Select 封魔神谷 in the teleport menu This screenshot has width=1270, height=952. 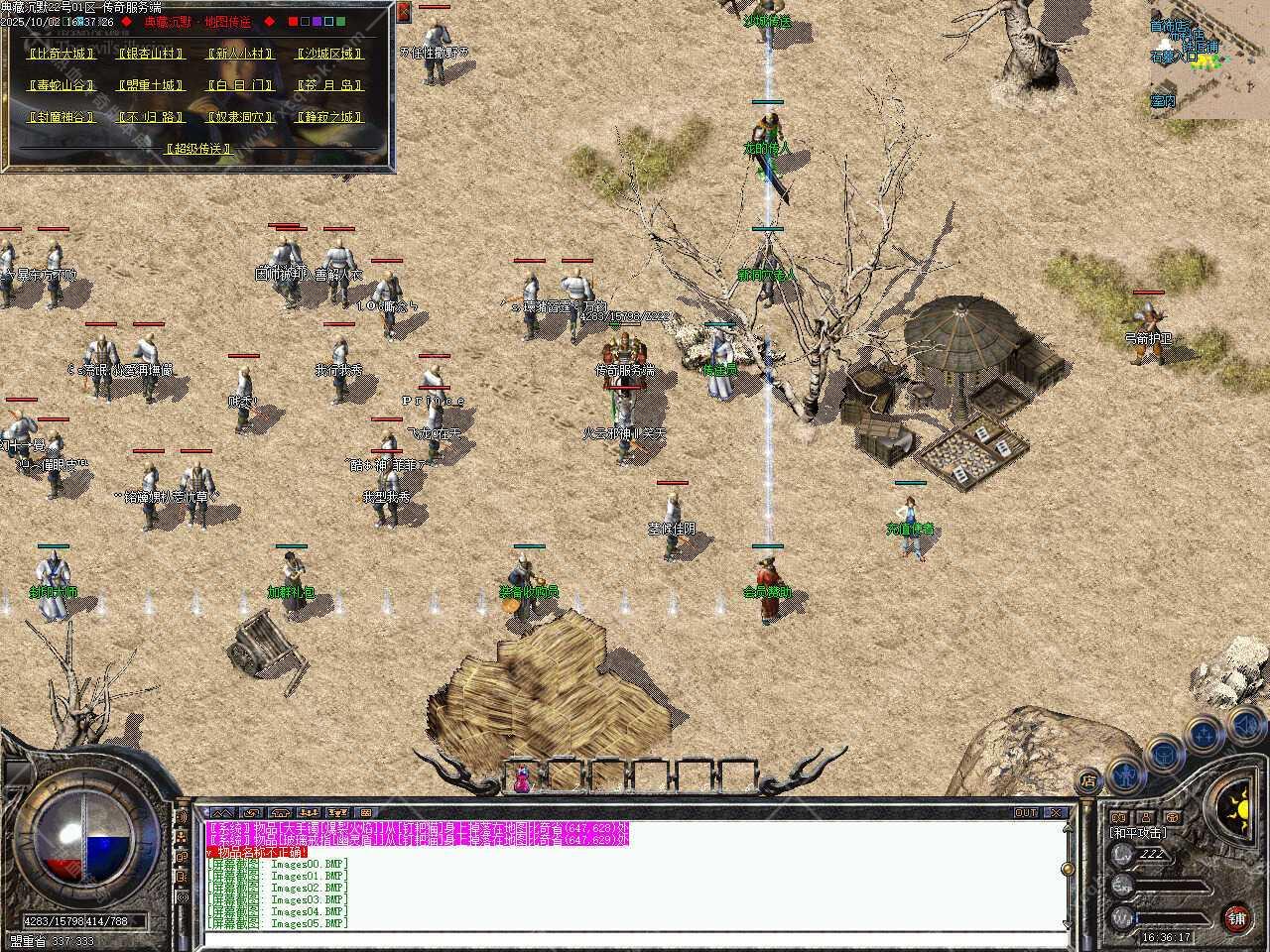(62, 117)
